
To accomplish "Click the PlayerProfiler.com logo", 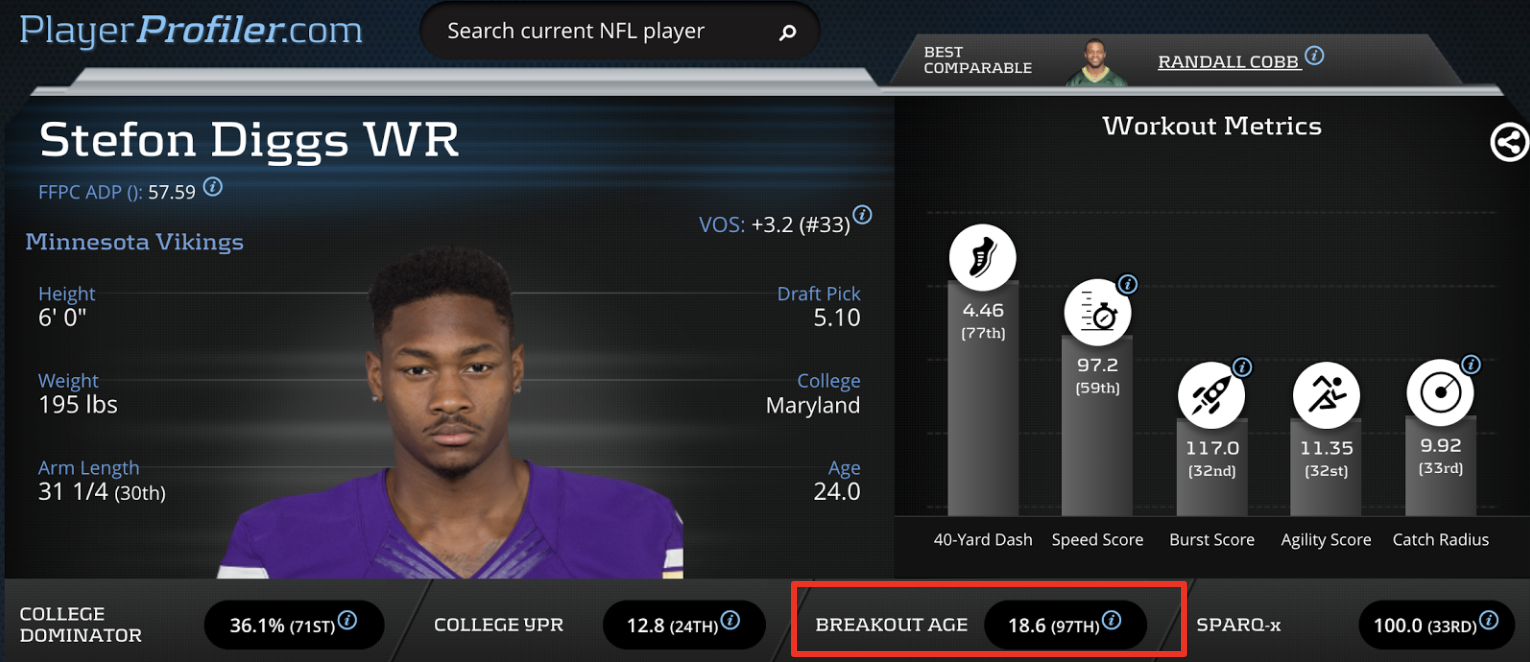I will click(191, 30).
